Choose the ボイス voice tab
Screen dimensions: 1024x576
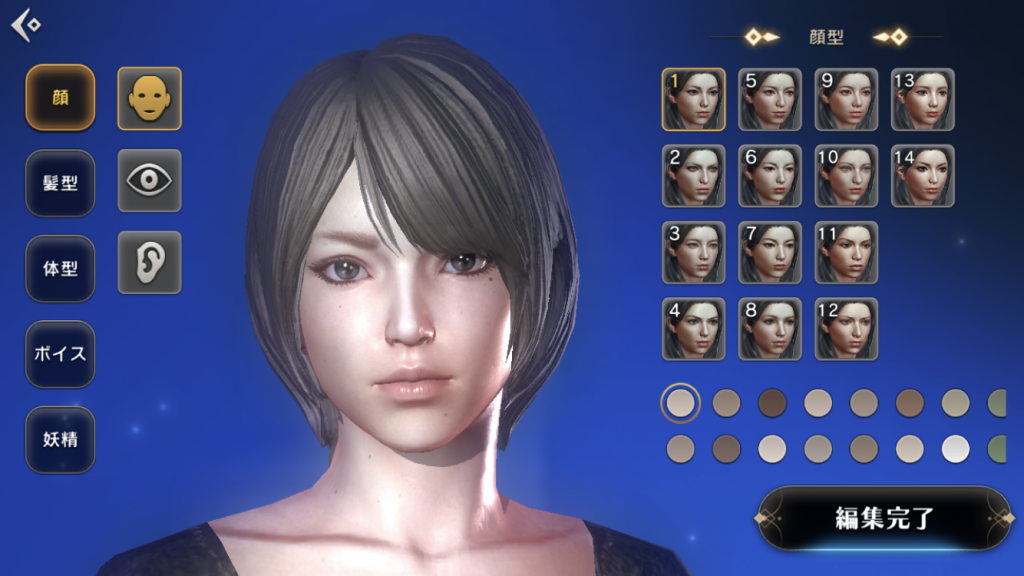coord(60,354)
